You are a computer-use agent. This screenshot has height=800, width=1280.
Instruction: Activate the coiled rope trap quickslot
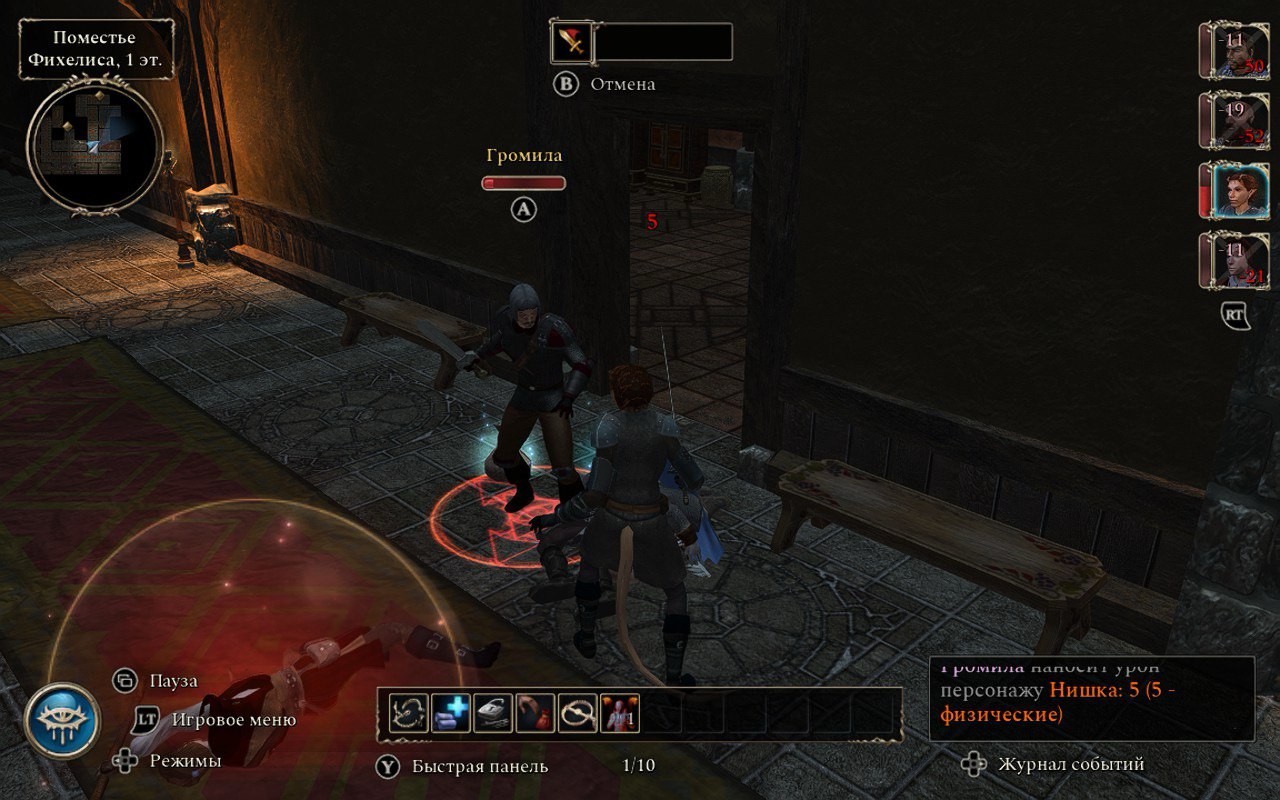tap(578, 714)
